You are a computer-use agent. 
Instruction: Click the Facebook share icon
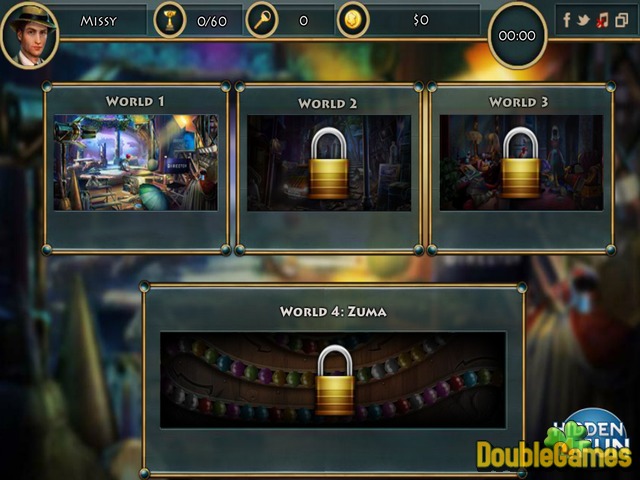pyautogui.click(x=567, y=19)
